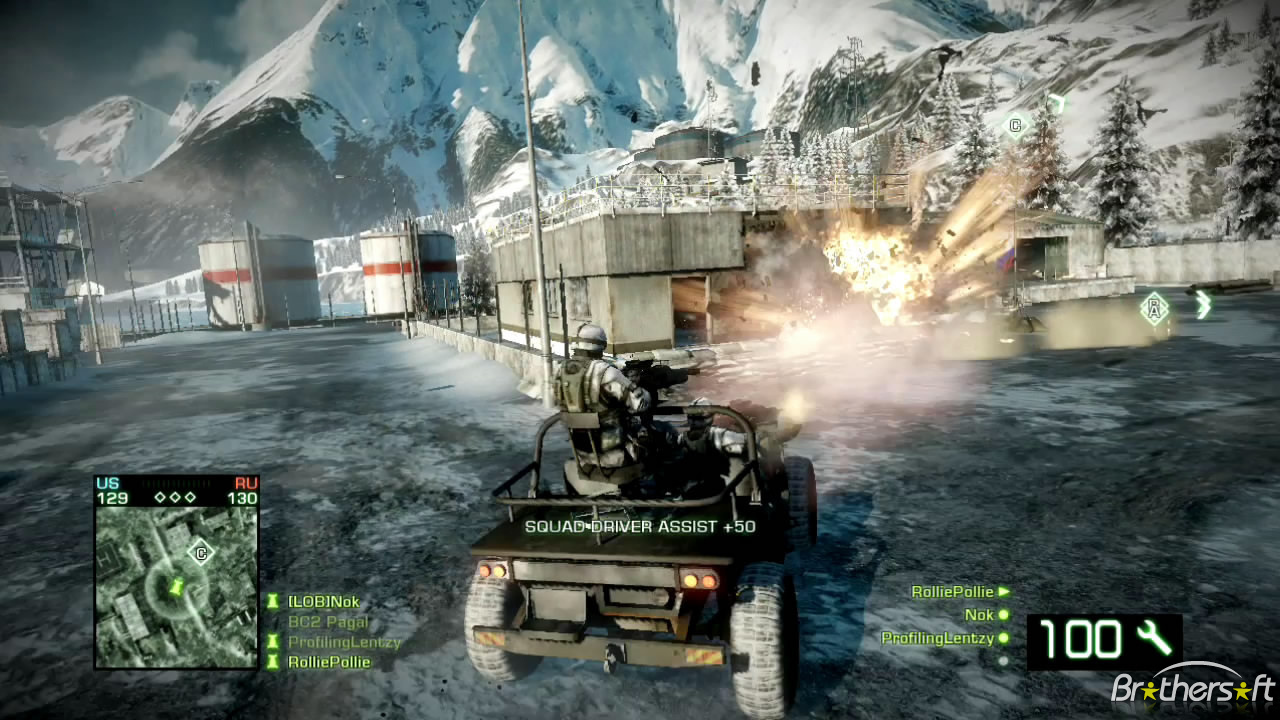Viewport: 1280px width, 720px height.
Task: Click the objective A diamond marker
Action: (1155, 307)
